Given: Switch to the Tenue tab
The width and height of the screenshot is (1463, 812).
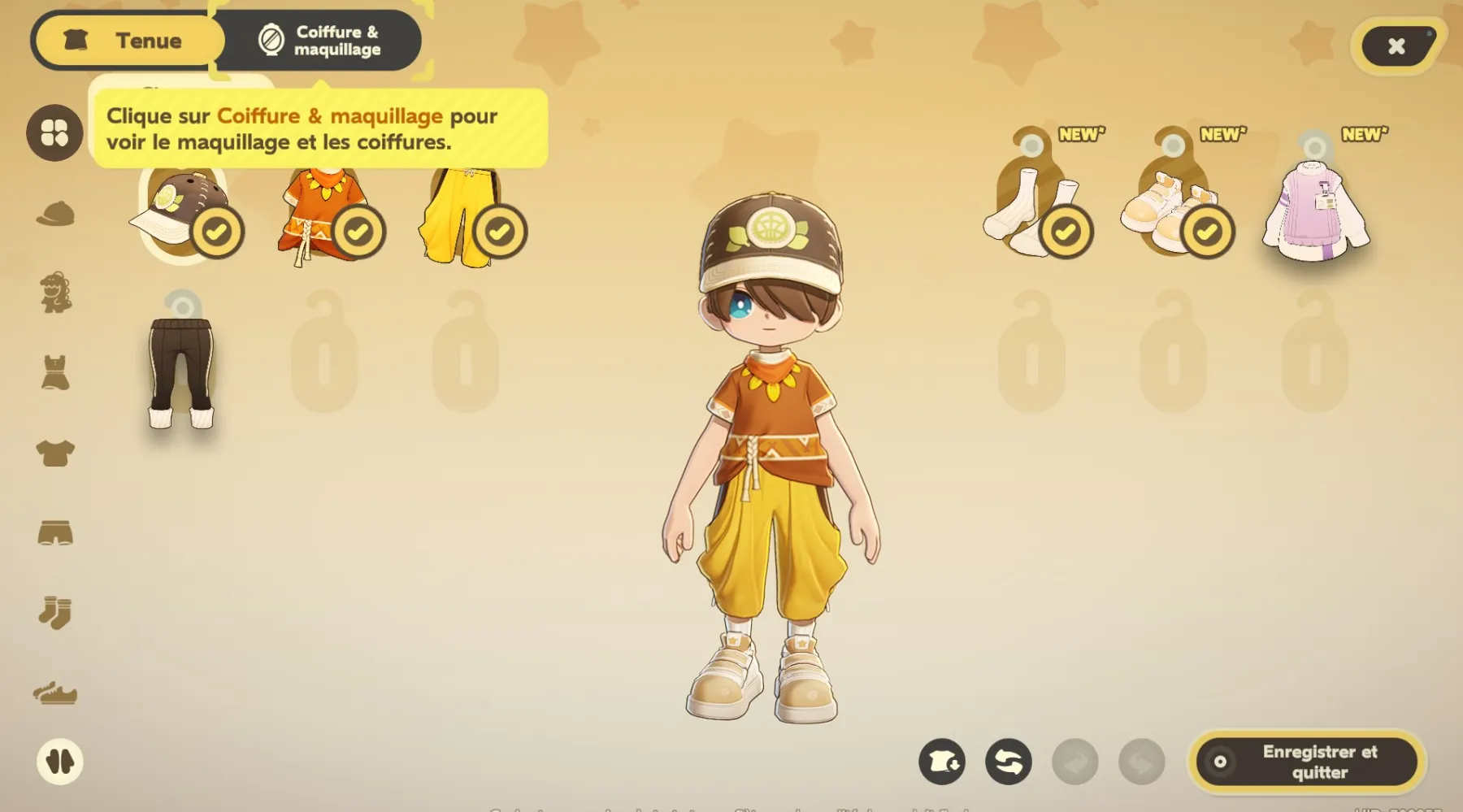Looking at the screenshot, I should [x=128, y=41].
